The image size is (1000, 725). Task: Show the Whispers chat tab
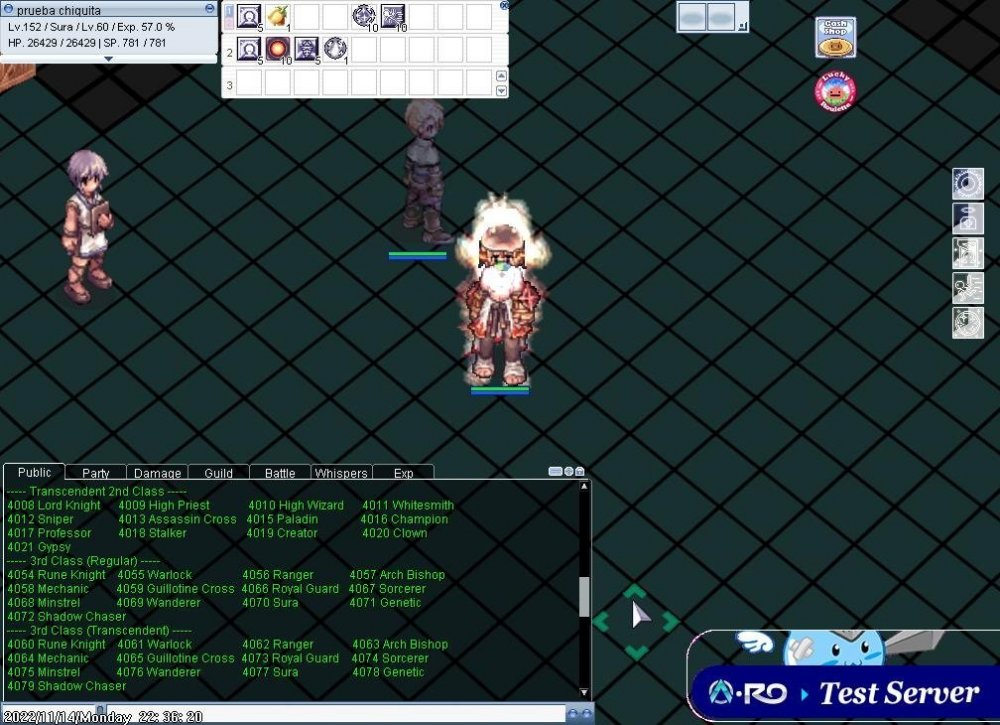coord(341,473)
